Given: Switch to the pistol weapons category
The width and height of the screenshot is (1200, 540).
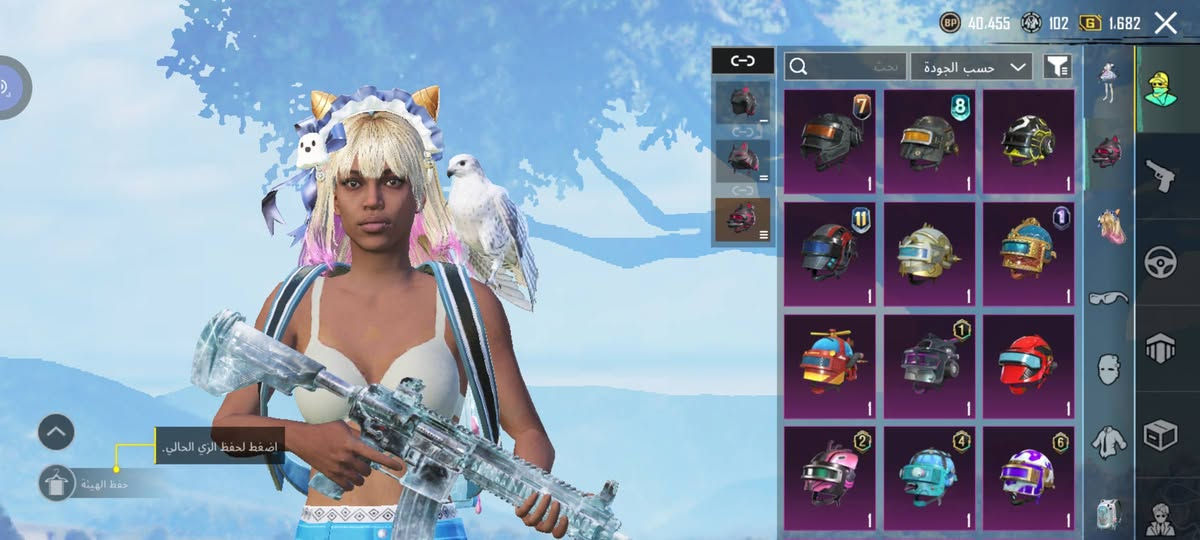Looking at the screenshot, I should click(x=1160, y=175).
